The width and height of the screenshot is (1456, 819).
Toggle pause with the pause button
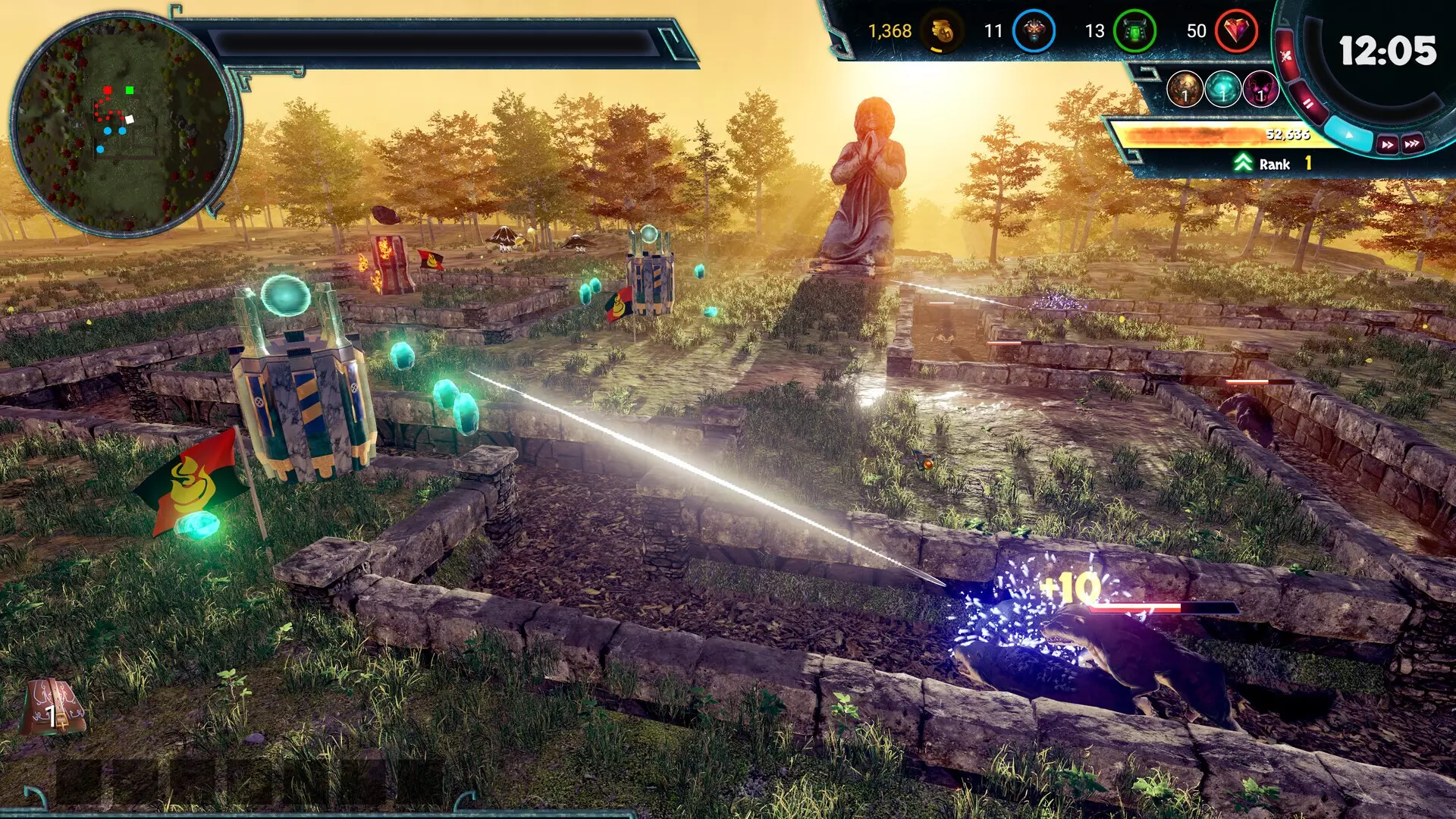click(x=1307, y=103)
